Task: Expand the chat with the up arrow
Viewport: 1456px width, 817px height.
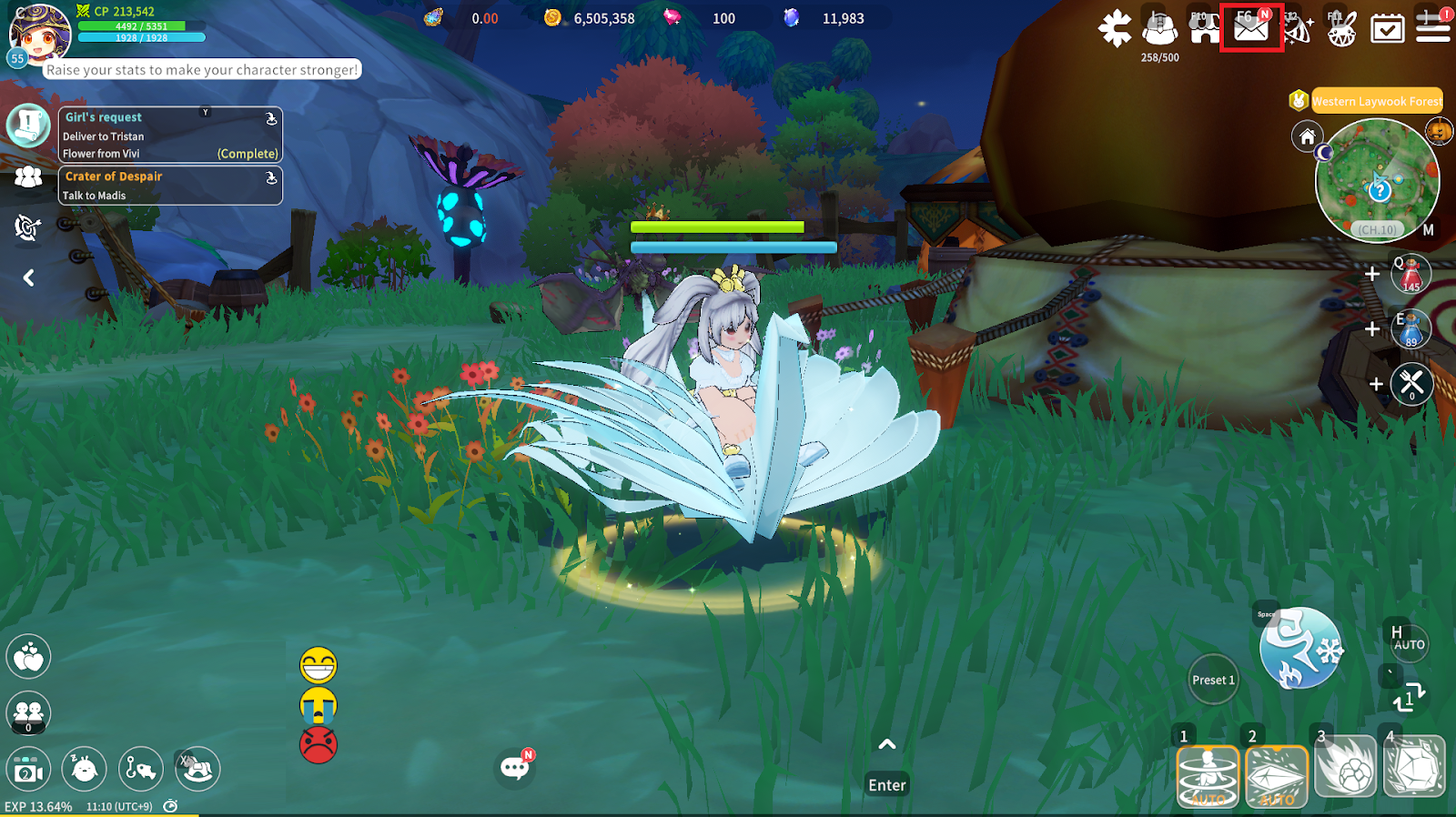Action: pos(886,744)
